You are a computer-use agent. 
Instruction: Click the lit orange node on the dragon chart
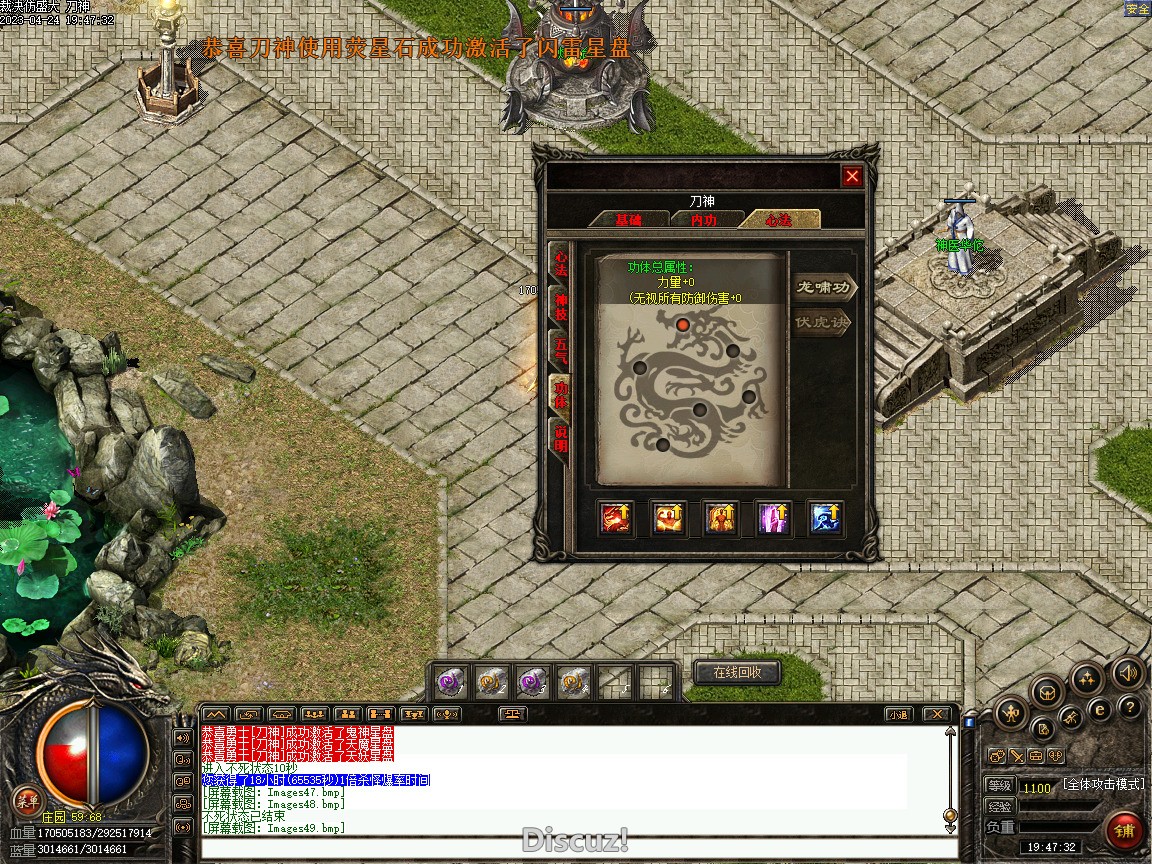tap(683, 324)
